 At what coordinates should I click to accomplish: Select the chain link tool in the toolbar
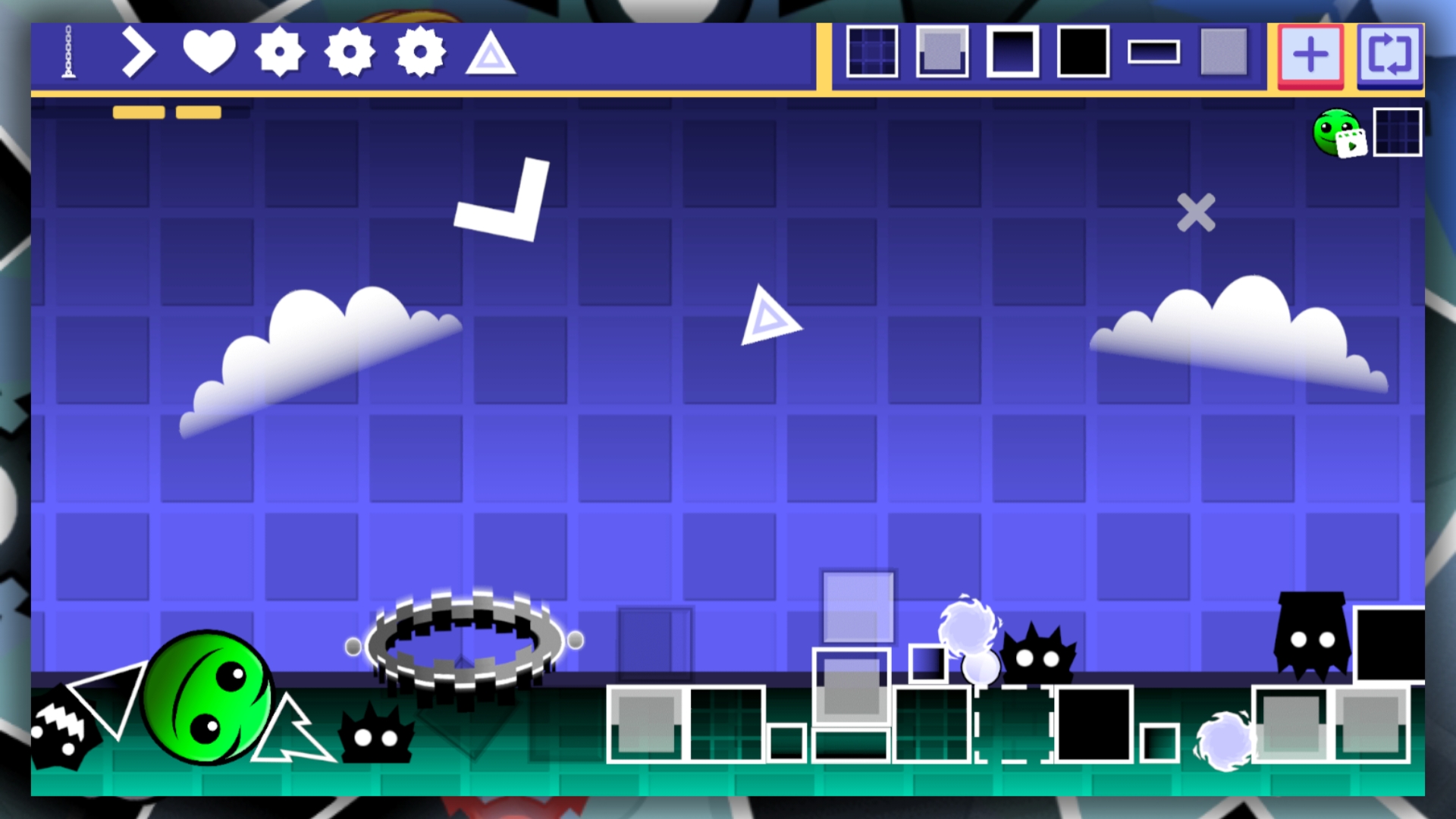(68, 53)
